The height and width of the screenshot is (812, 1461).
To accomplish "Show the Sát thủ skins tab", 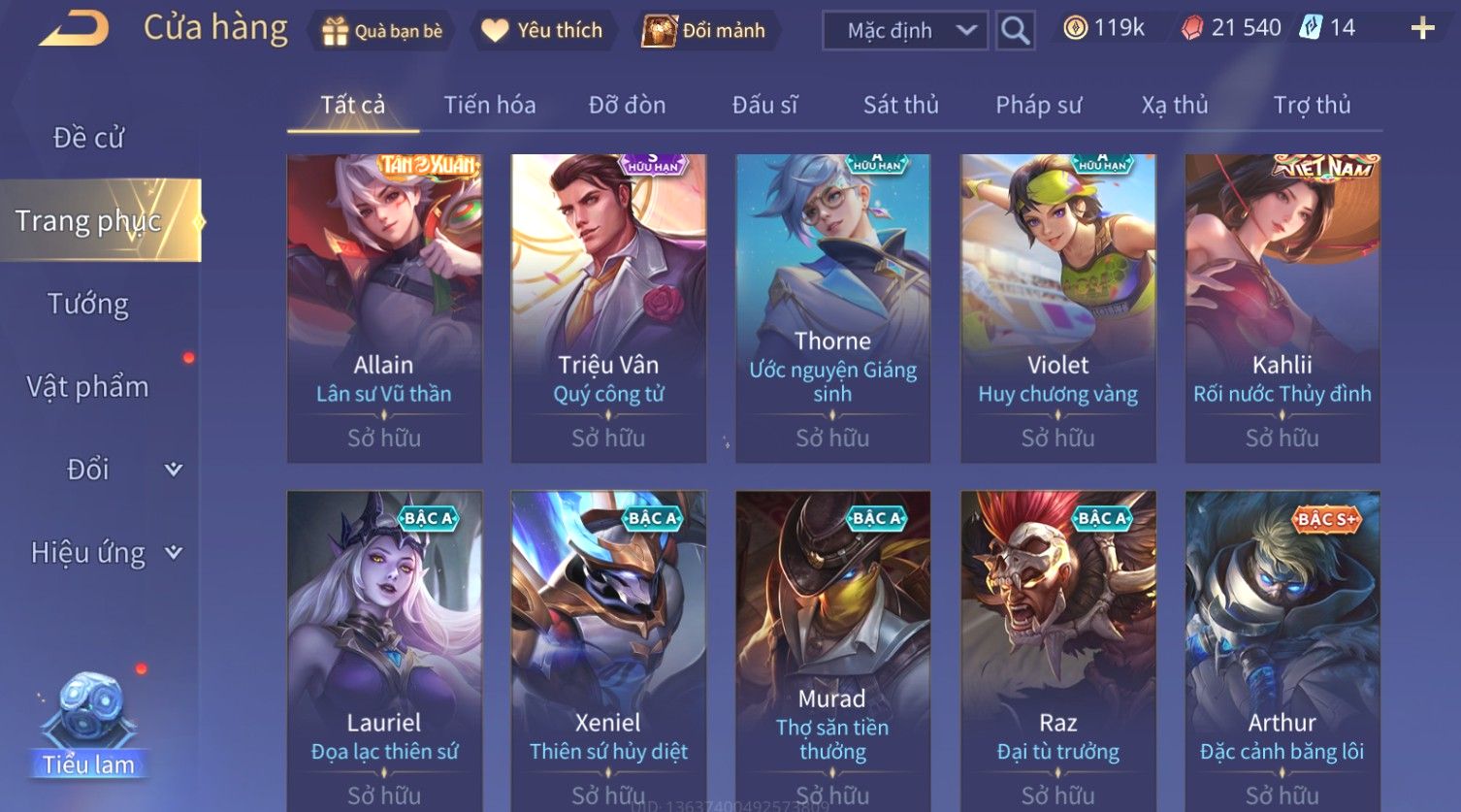I will tap(900, 105).
